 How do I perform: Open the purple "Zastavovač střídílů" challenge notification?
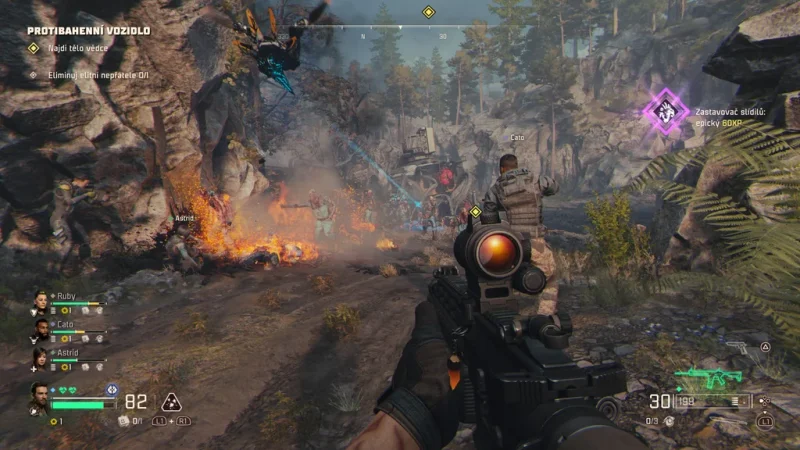(x=665, y=110)
